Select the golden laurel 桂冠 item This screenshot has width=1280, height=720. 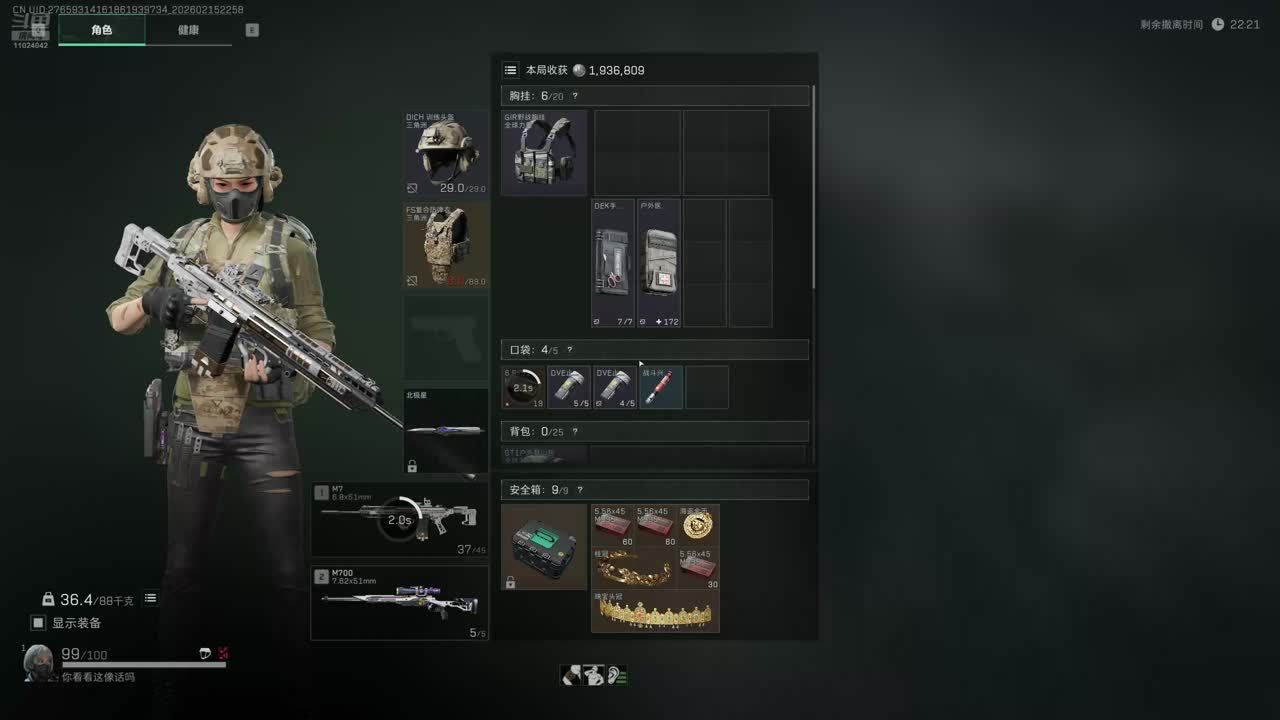[634, 568]
